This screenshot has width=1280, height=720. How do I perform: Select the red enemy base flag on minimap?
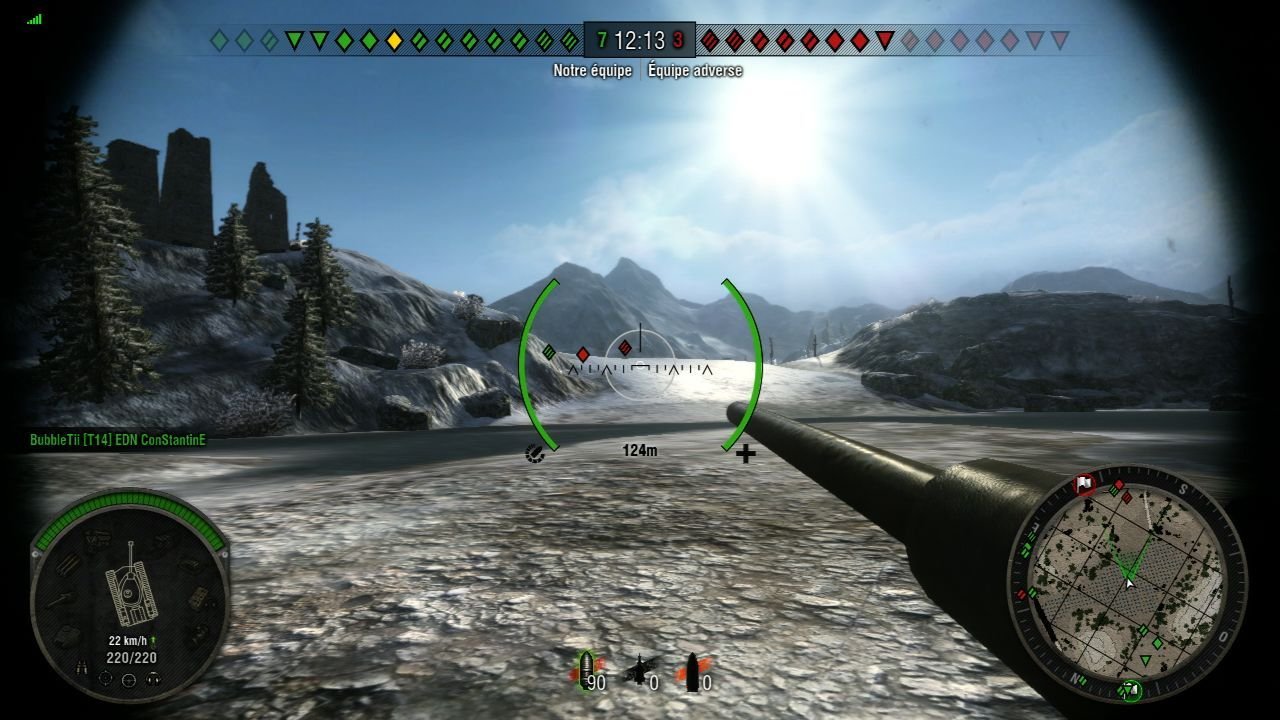coord(1085,485)
